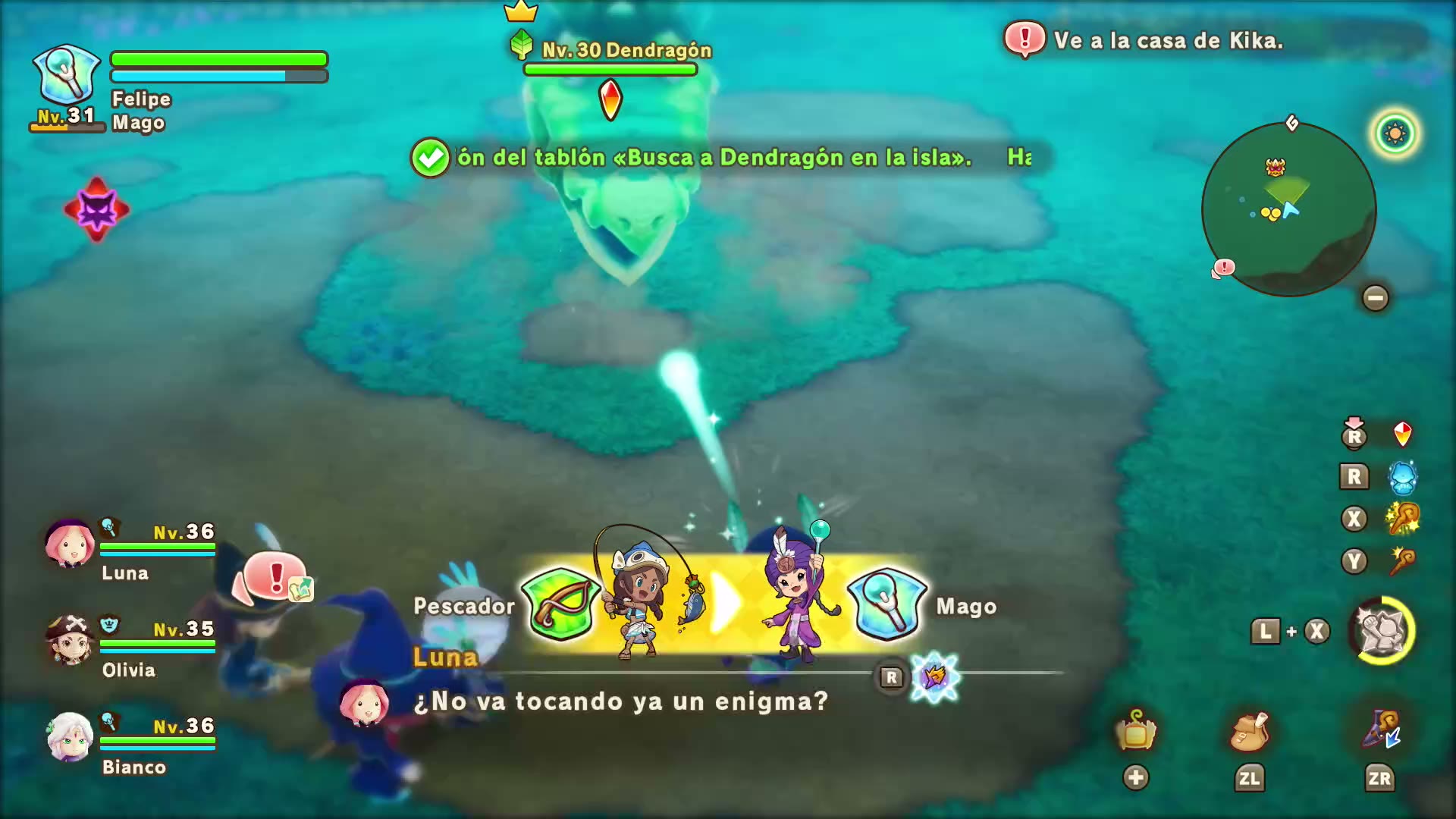Image resolution: width=1456 pixels, height=819 pixels.
Task: Select the purple demon face status icon
Action: (96, 209)
